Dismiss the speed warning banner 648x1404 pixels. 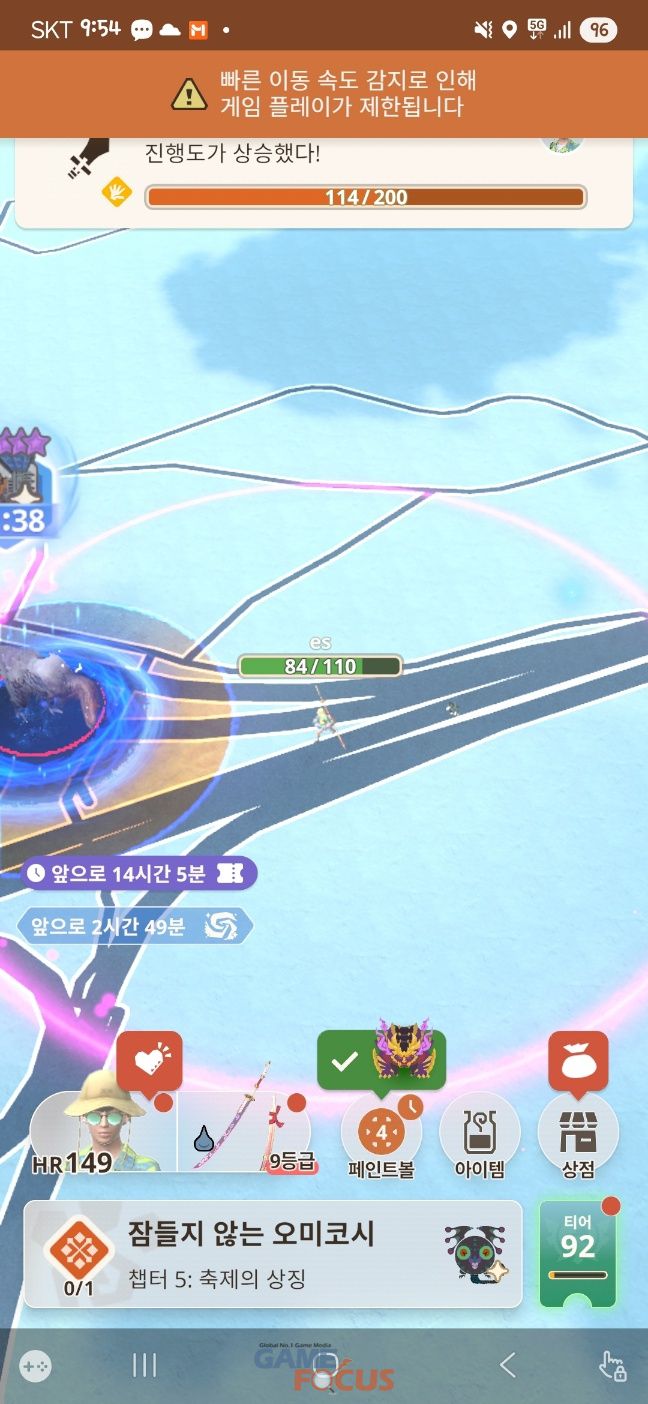tap(323, 93)
